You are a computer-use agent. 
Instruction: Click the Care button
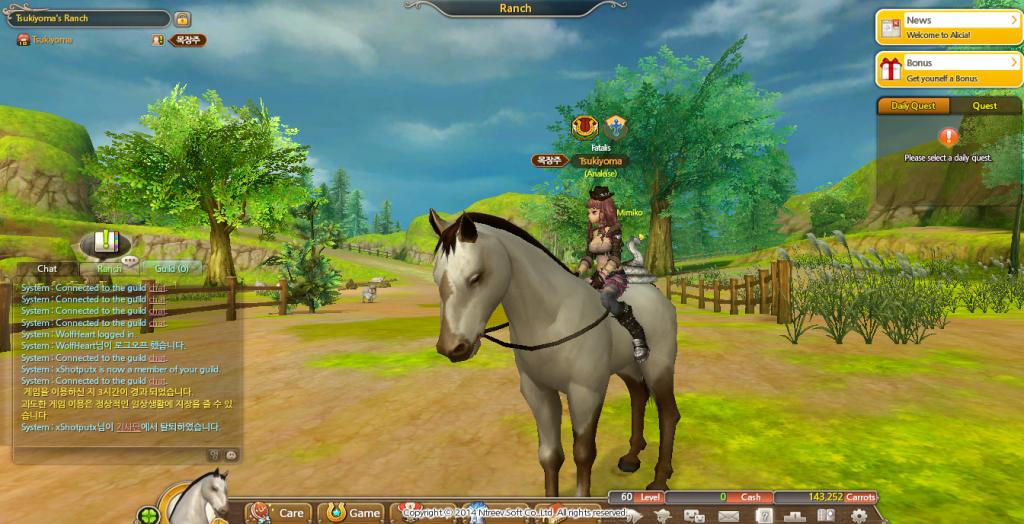(278, 512)
